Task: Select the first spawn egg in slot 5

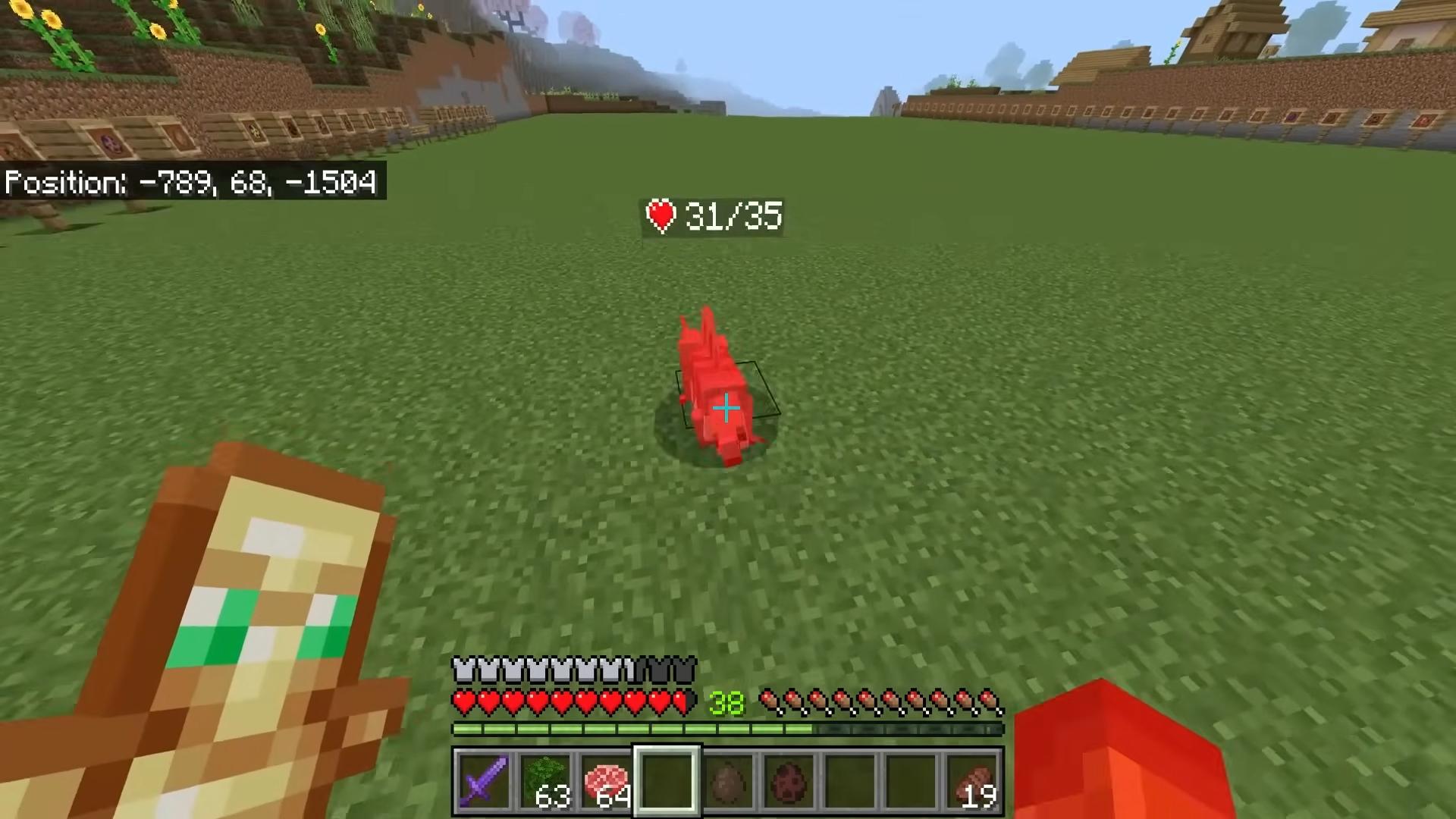Action: click(x=730, y=781)
